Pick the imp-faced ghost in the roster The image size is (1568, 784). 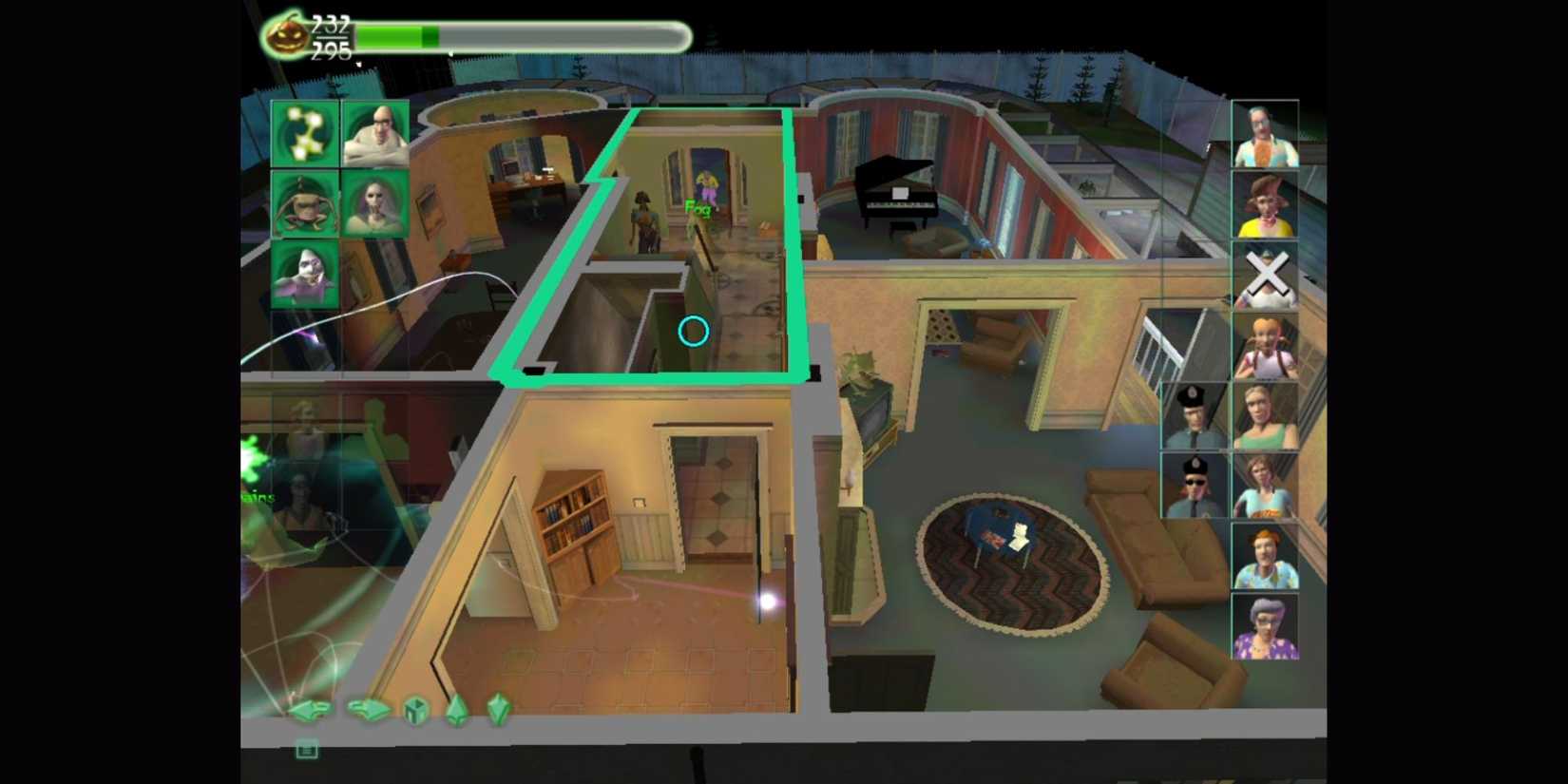(302, 202)
